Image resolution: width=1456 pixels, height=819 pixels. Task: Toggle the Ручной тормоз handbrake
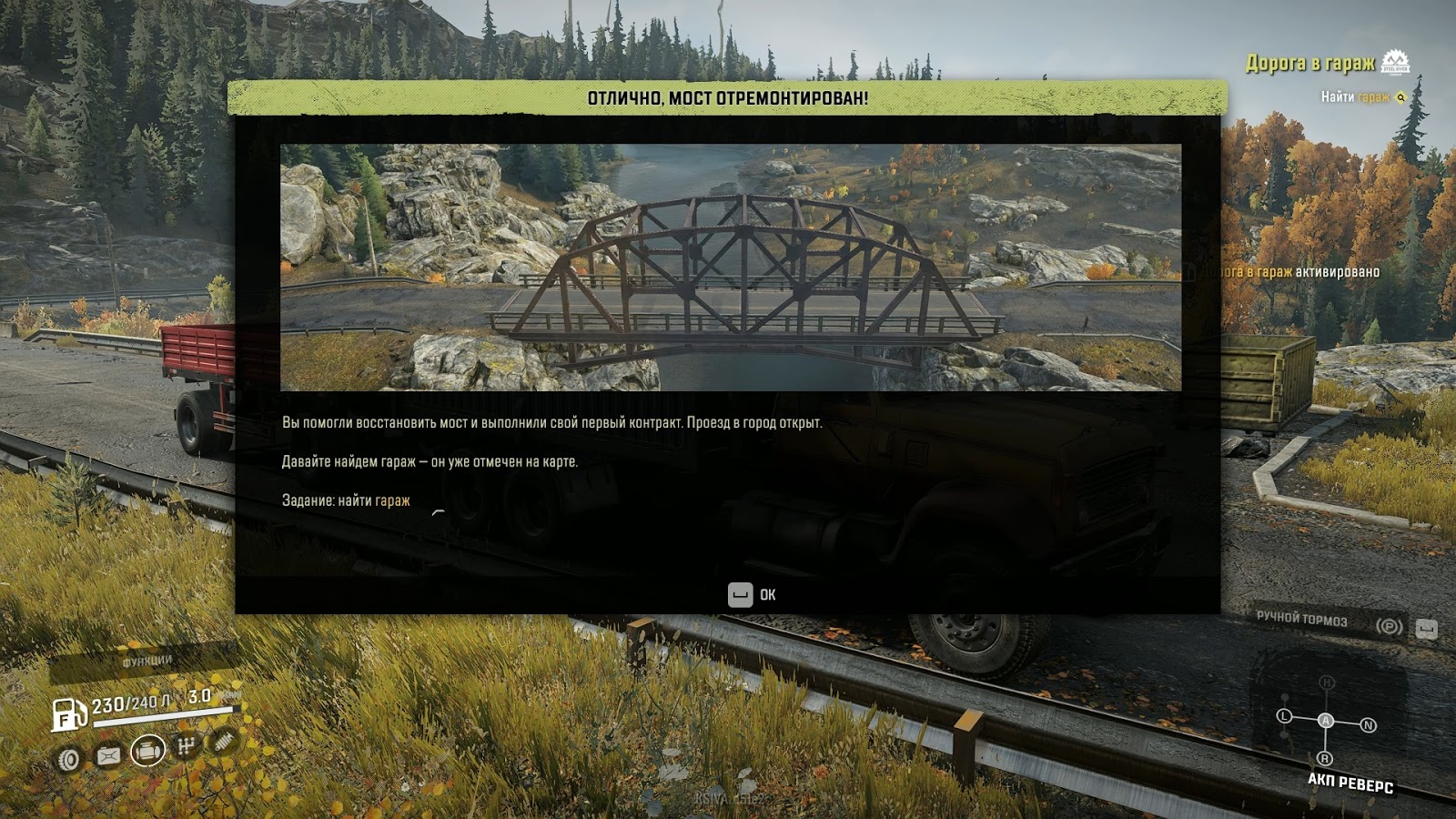click(1302, 619)
